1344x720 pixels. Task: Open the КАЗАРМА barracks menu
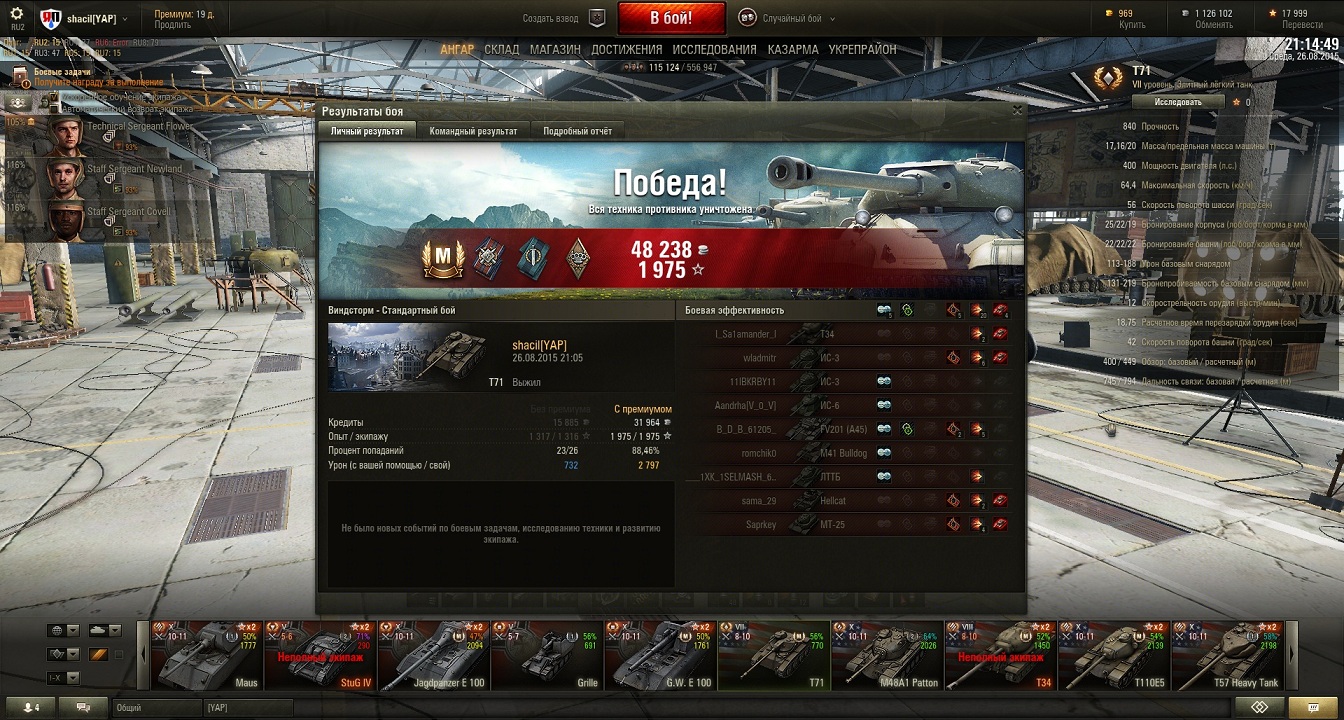point(793,49)
